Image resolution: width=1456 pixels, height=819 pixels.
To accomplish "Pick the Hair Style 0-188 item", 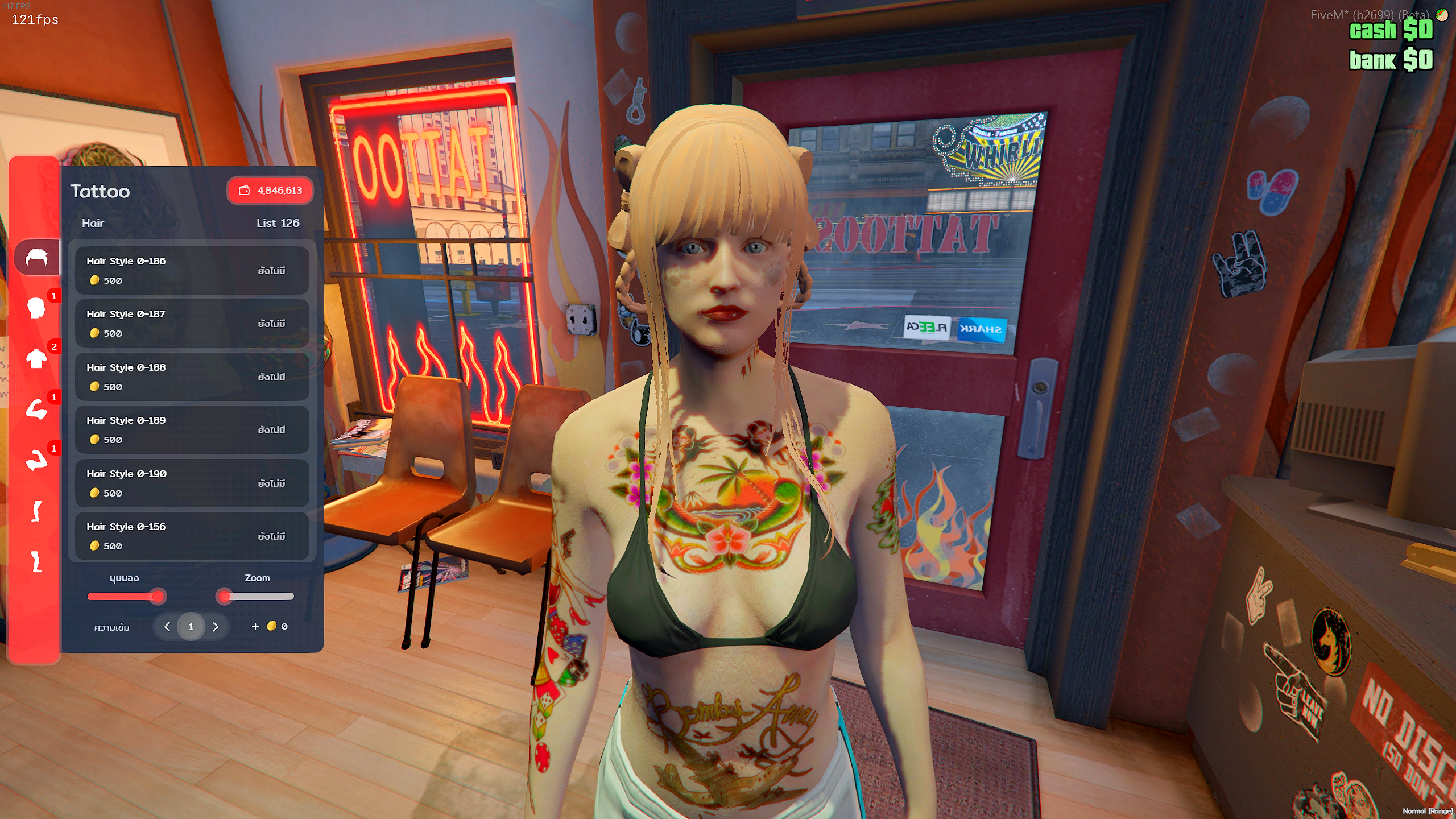I will tap(192, 377).
